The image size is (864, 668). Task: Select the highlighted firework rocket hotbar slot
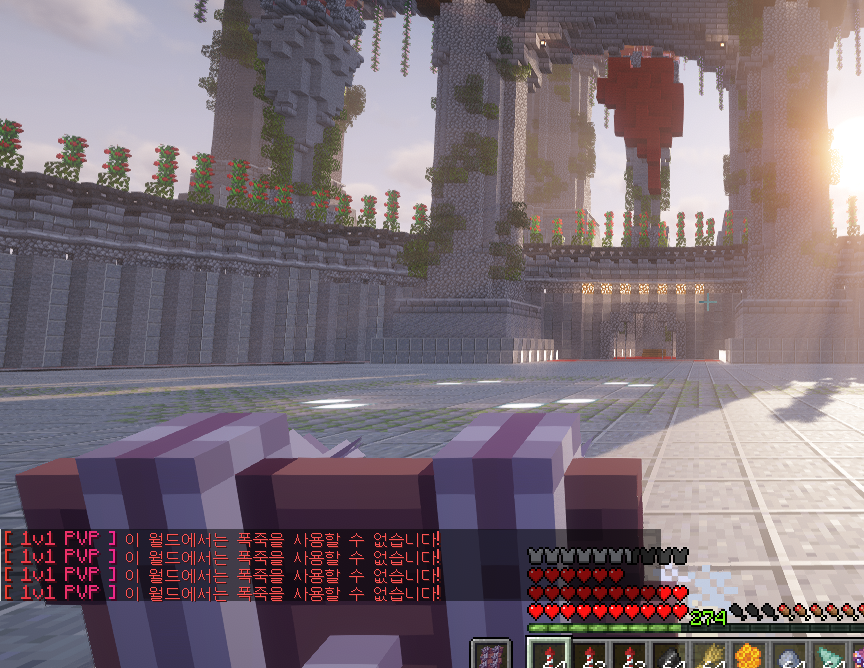[549, 655]
